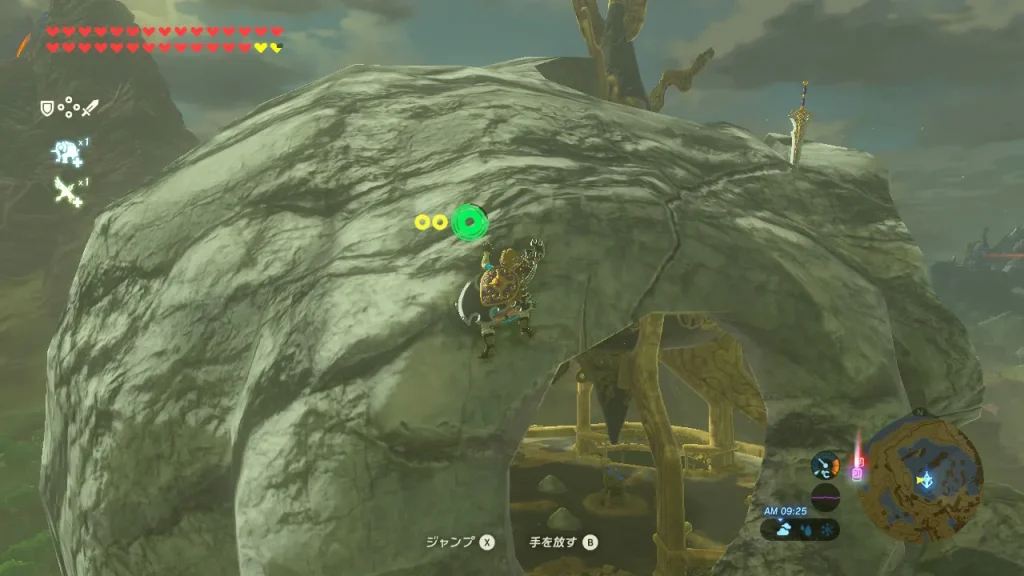Select the sword quick-select icon
Screen dimensions: 1024x576
click(x=91, y=106)
